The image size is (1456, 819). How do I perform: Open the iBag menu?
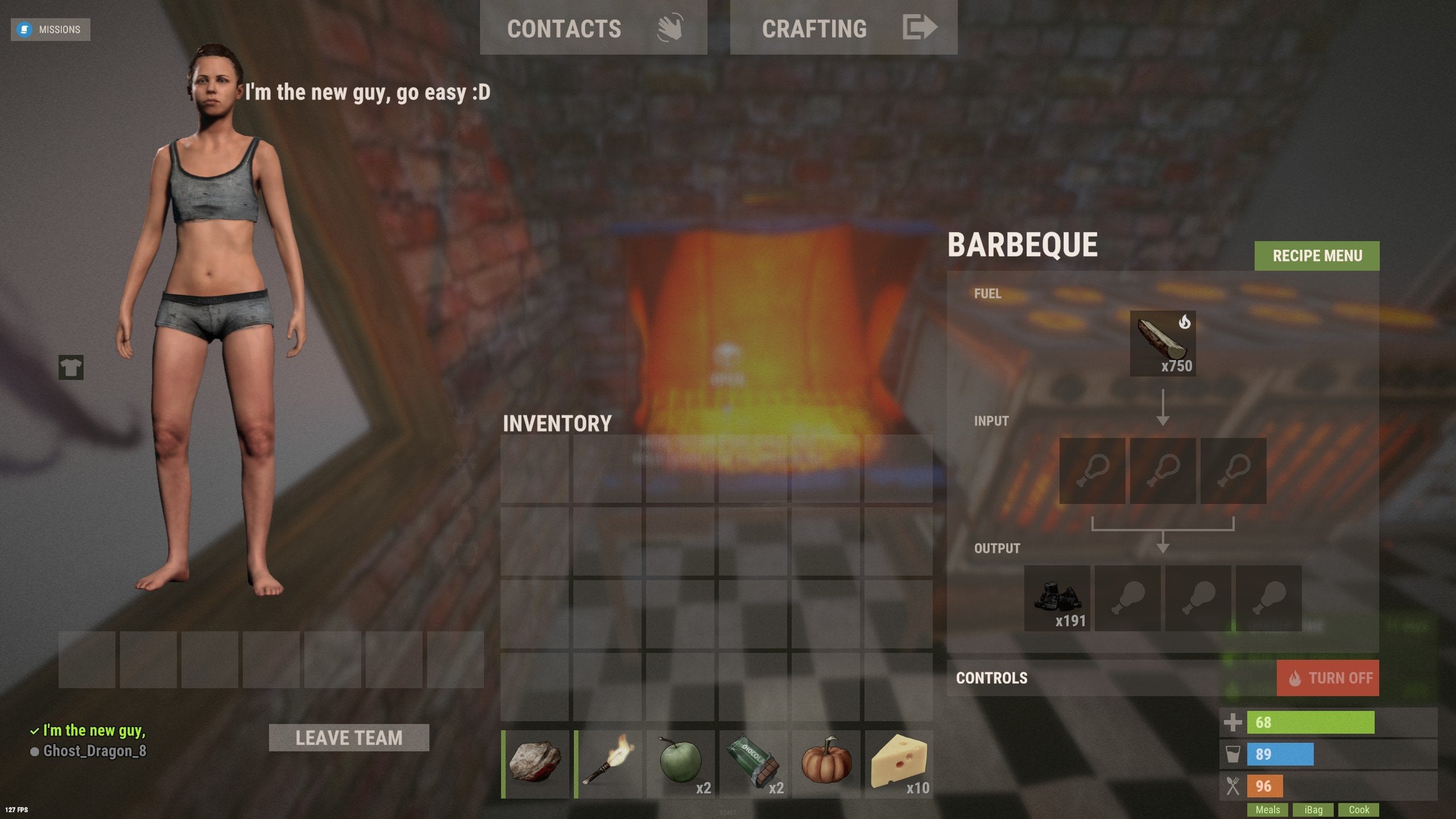tap(1312, 809)
